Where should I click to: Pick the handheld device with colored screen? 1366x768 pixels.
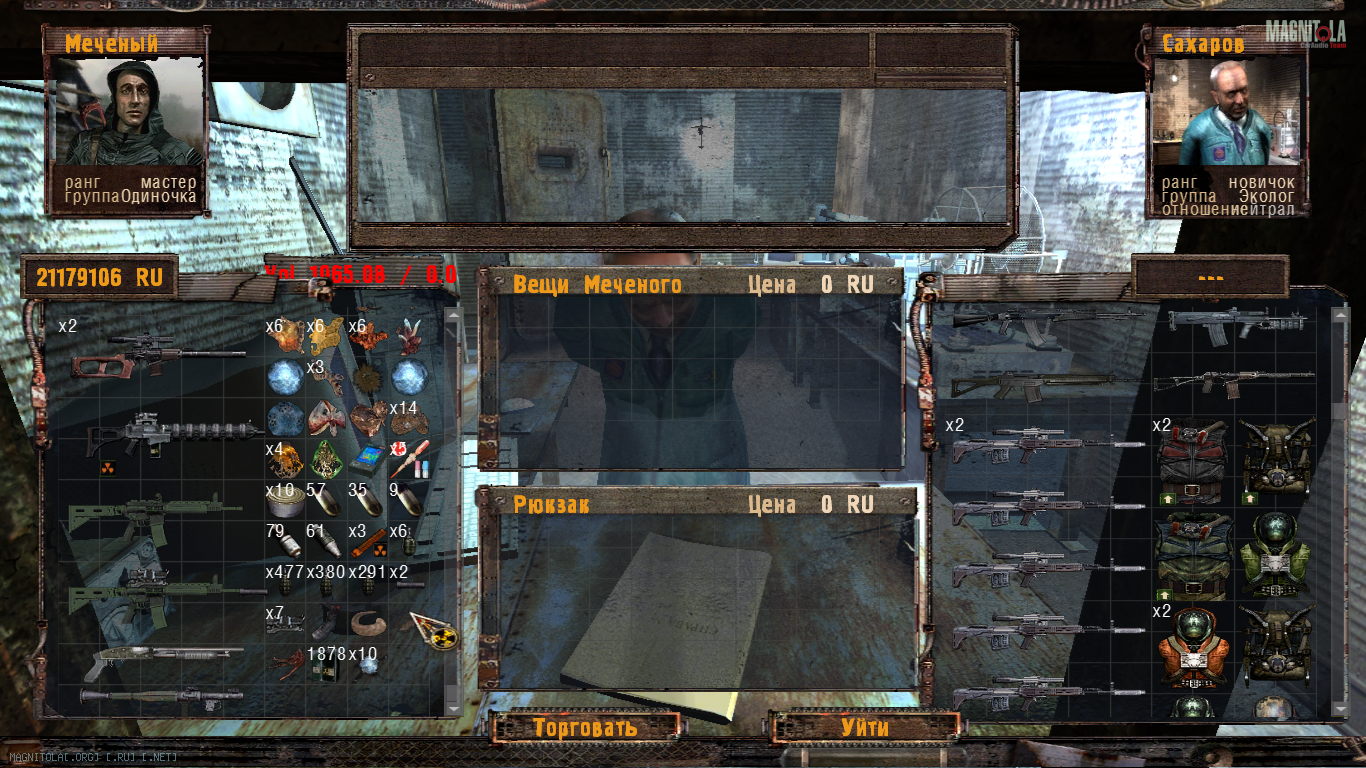click(x=369, y=458)
